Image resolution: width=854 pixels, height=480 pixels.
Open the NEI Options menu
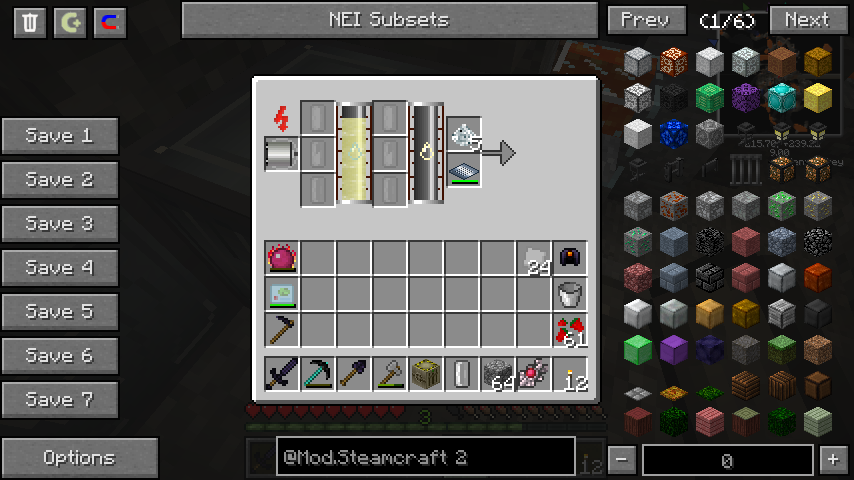point(79,458)
